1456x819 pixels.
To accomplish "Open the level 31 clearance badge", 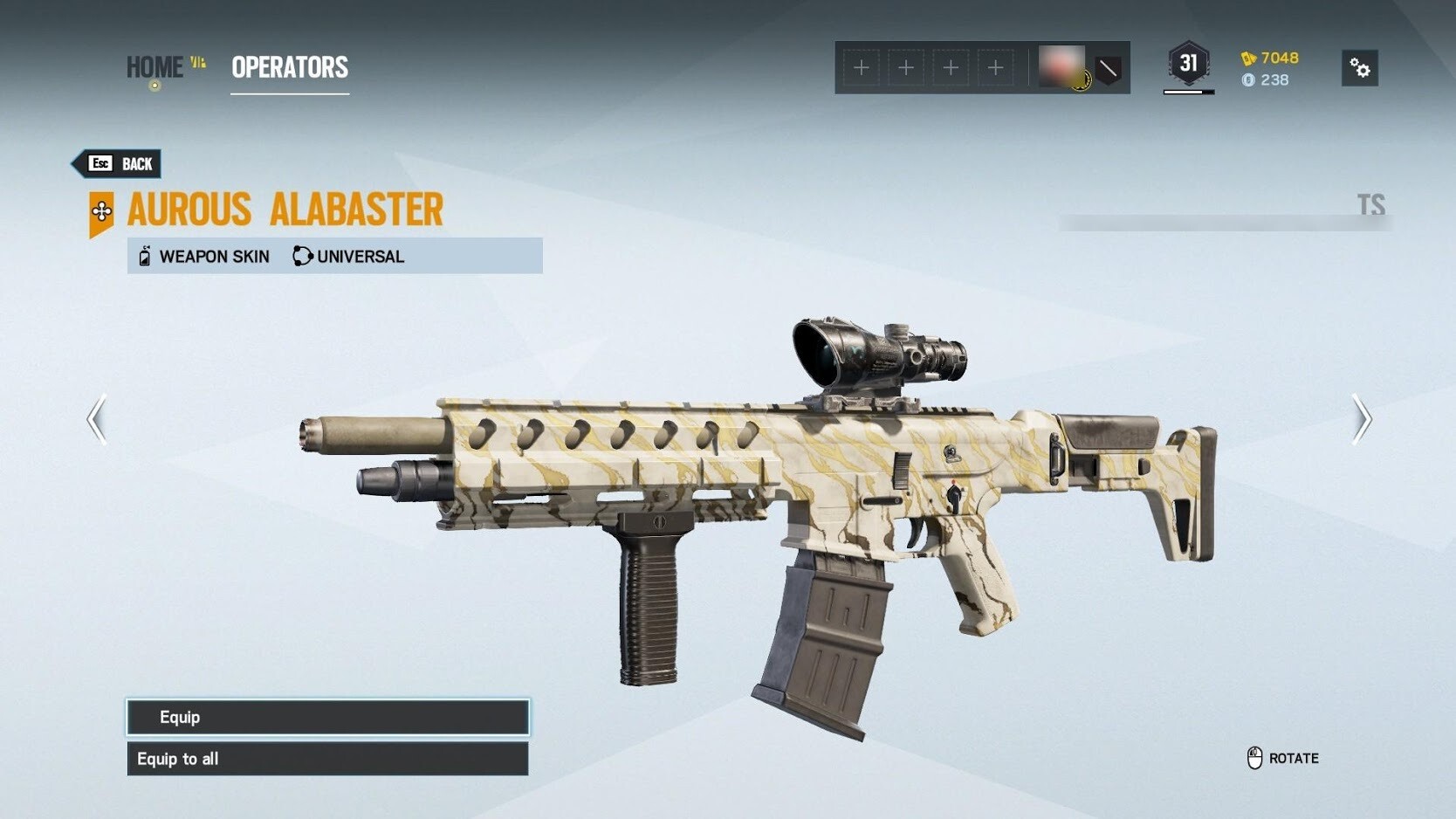I will pos(1188,64).
